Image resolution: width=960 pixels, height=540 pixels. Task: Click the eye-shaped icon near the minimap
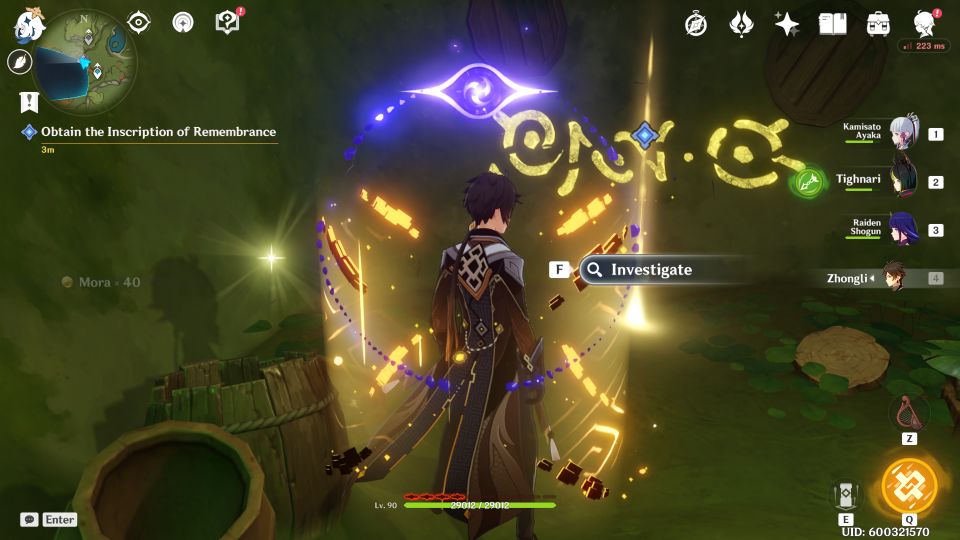pyautogui.click(x=139, y=23)
